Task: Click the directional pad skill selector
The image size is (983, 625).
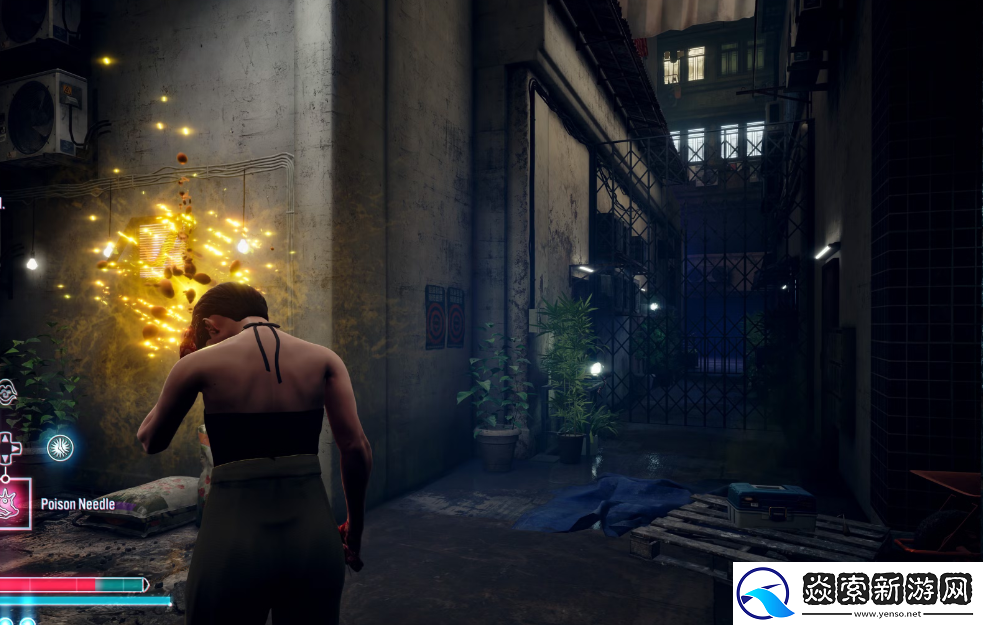Action: tap(8, 448)
